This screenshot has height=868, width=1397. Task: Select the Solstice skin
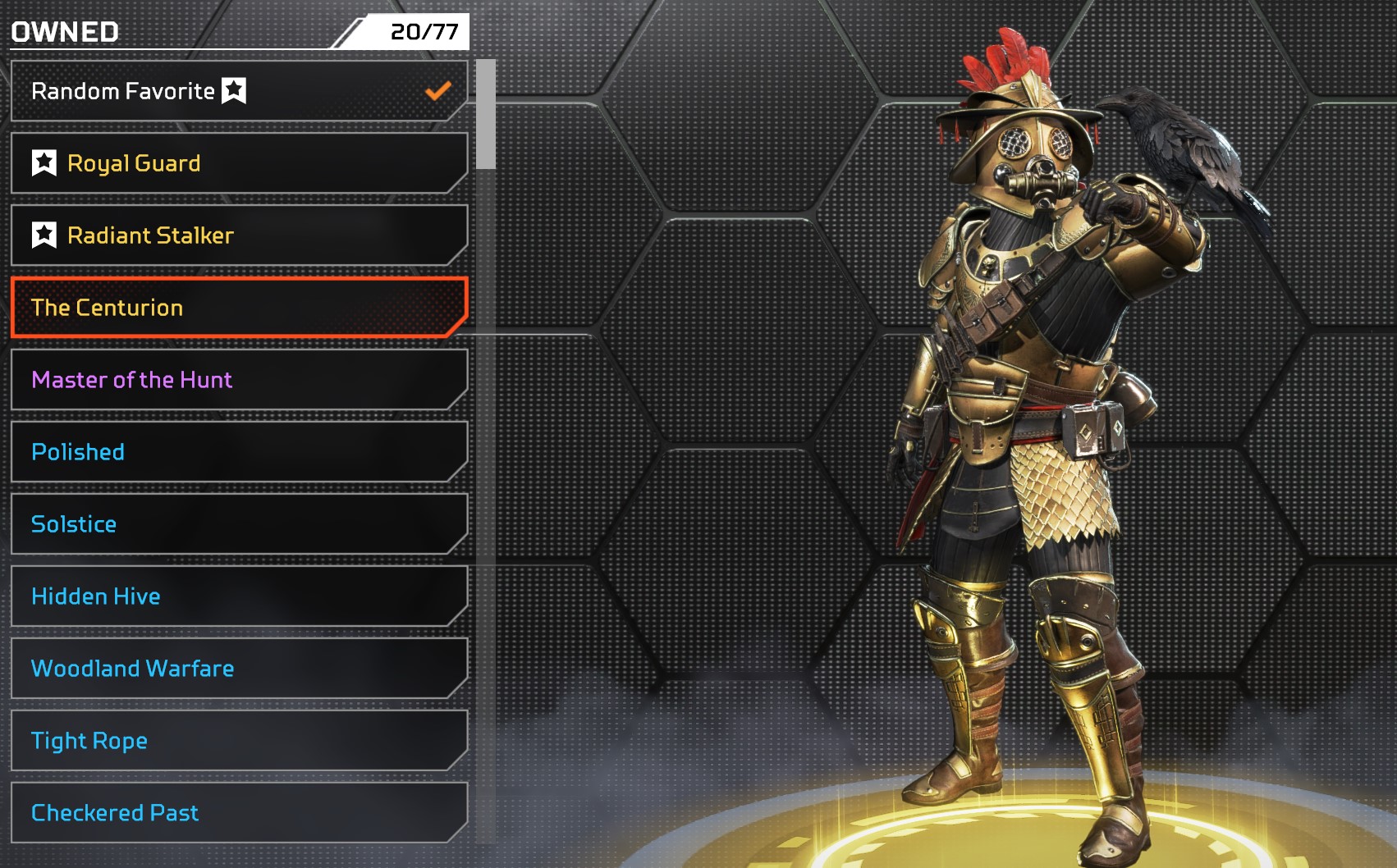click(238, 524)
